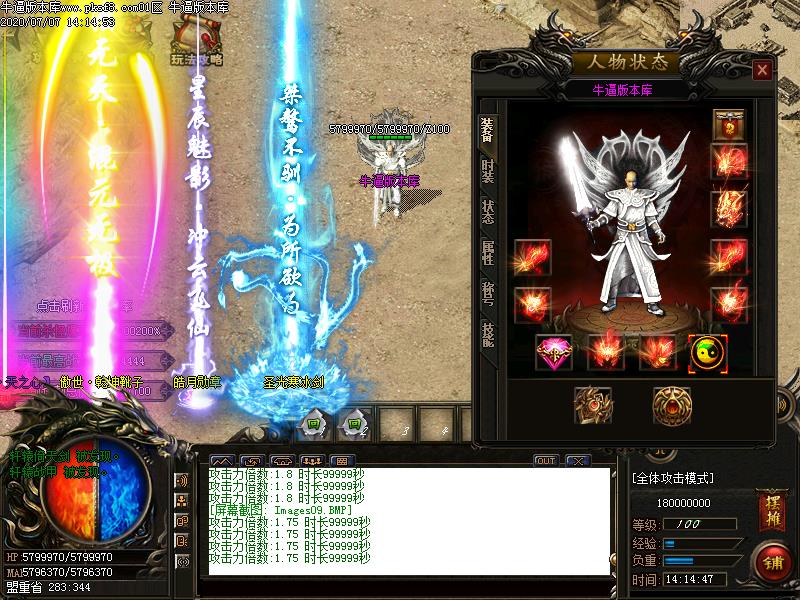The width and height of the screenshot is (800, 600).
Task: Open the round red 铺 shop button
Action: (x=771, y=560)
